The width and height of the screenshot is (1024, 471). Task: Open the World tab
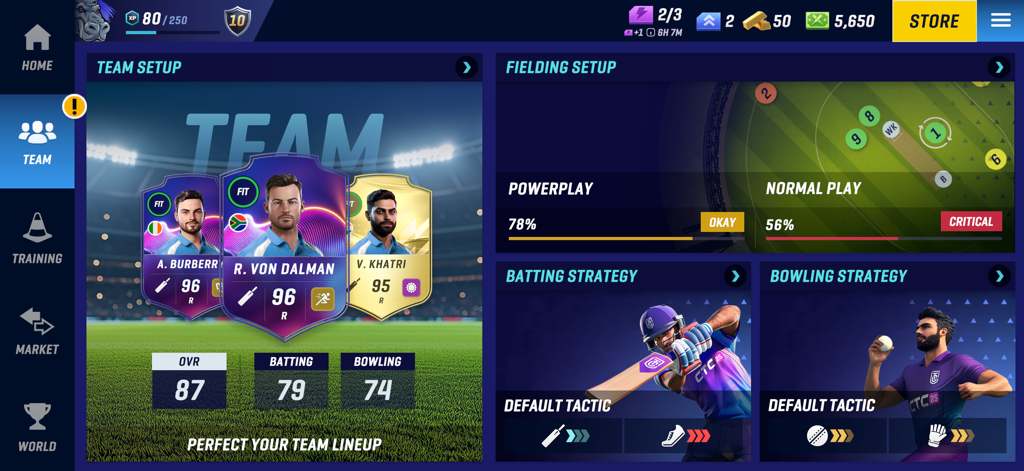(37, 426)
